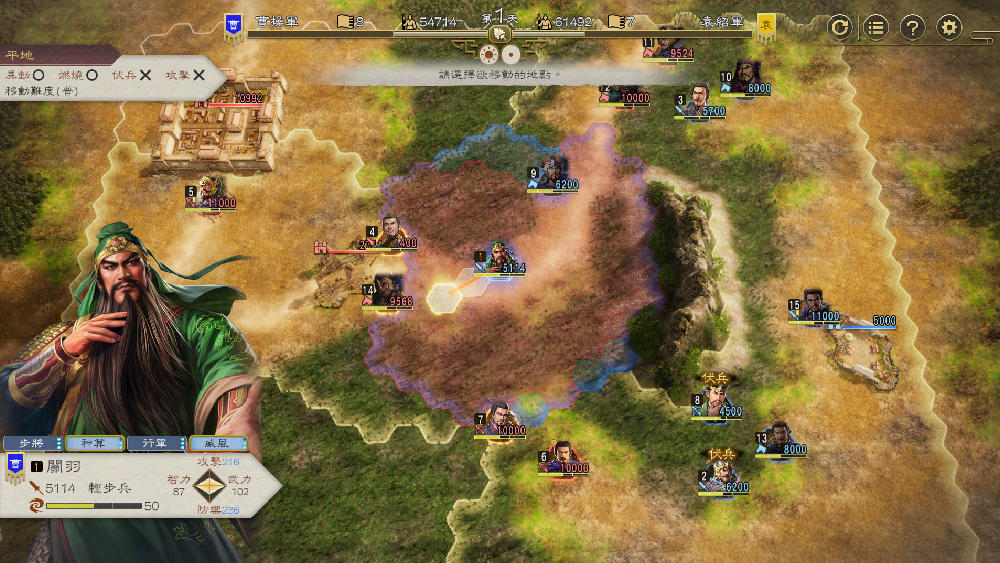Open the question mark help screen

point(912,28)
